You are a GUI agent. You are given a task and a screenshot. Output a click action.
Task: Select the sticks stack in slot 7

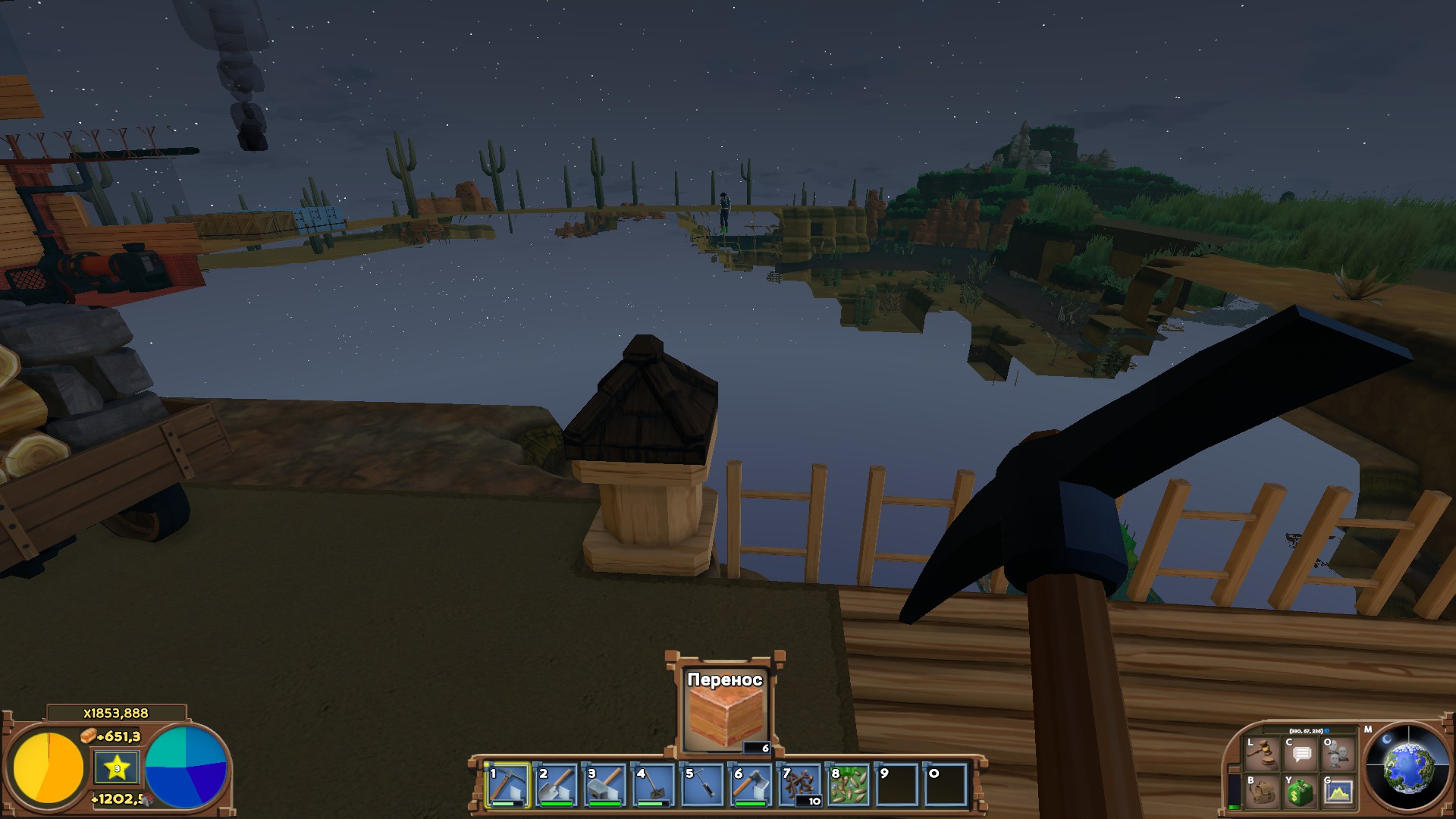pyautogui.click(x=799, y=783)
